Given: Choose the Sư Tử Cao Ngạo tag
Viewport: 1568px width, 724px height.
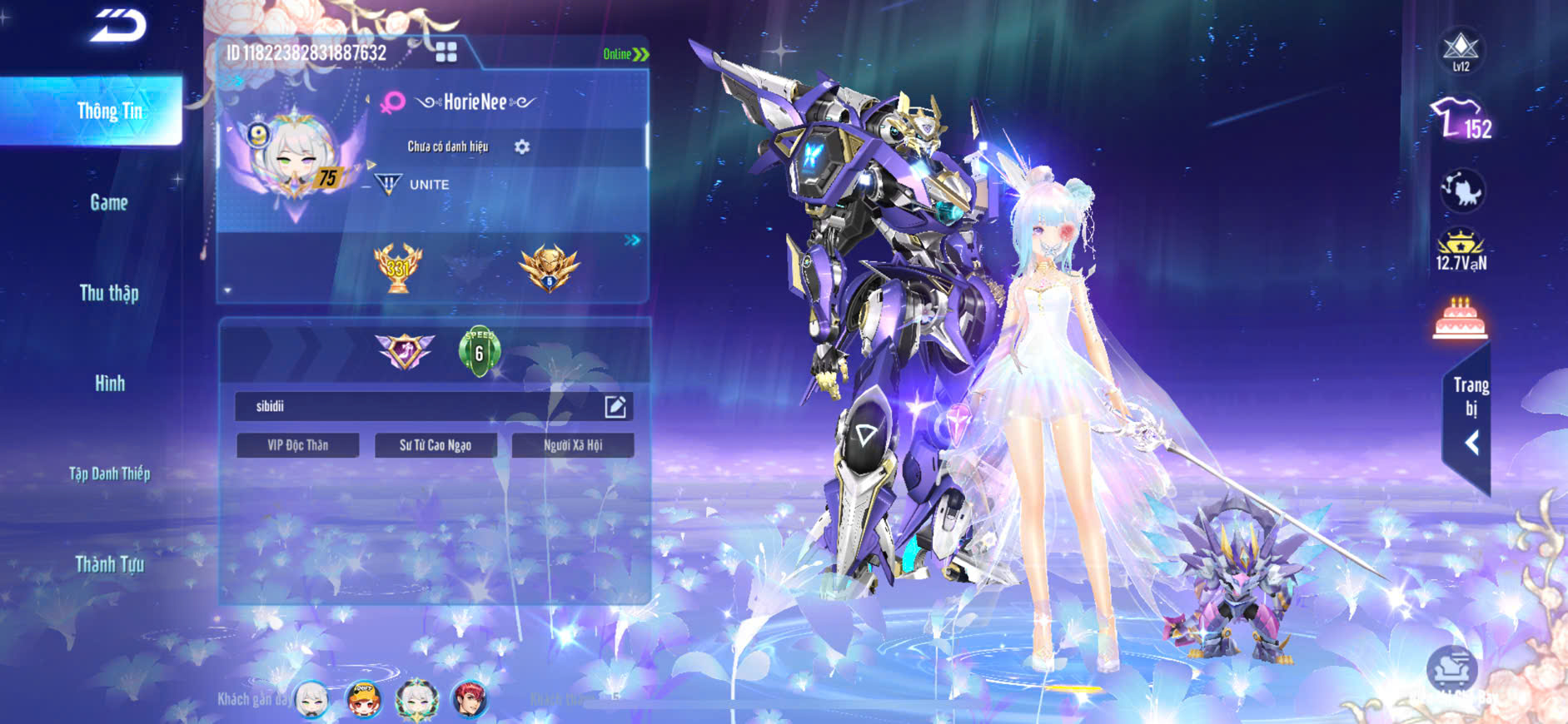Looking at the screenshot, I should click(436, 445).
